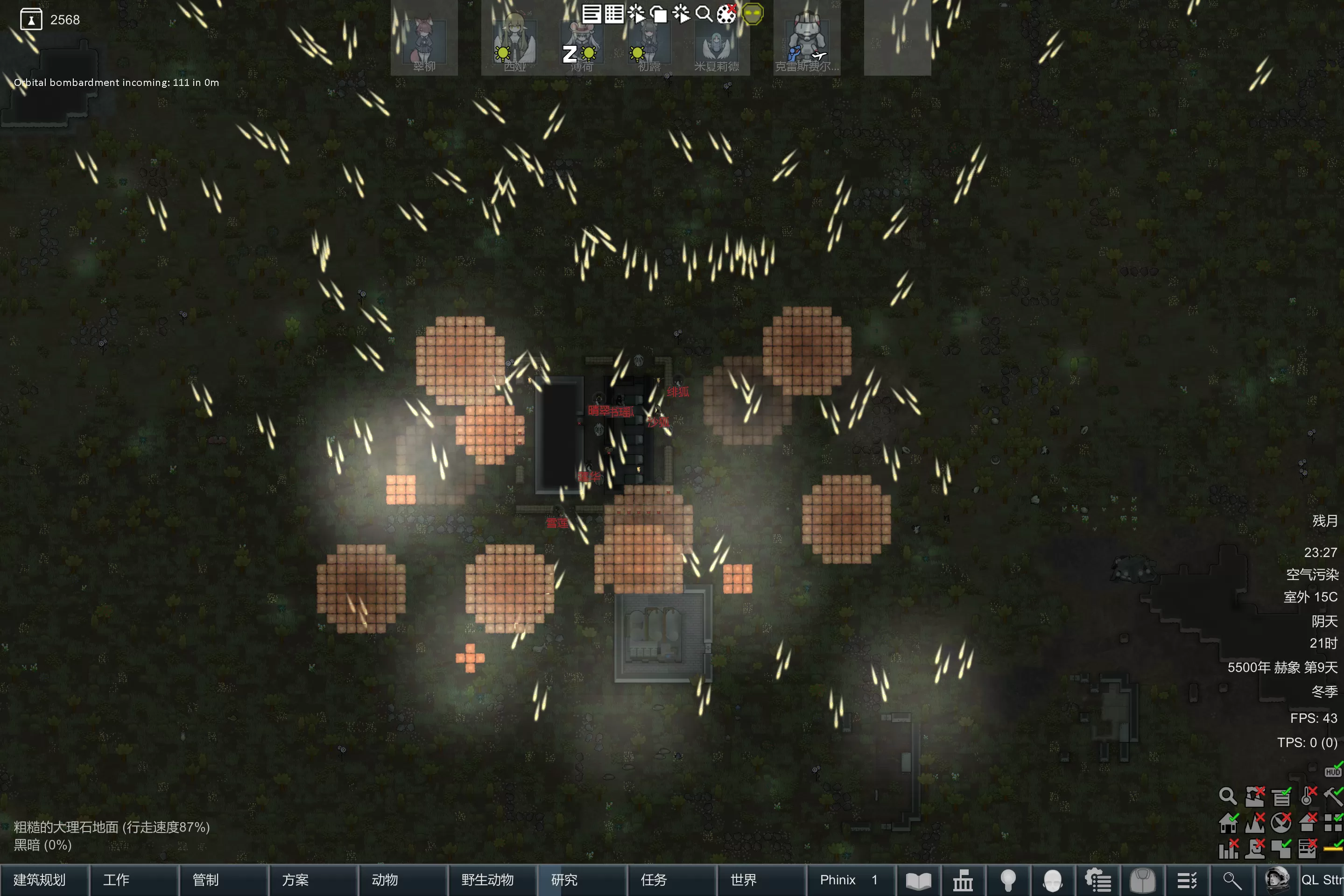
Task: Select colonist 翠柳 portrait
Action: [424, 40]
